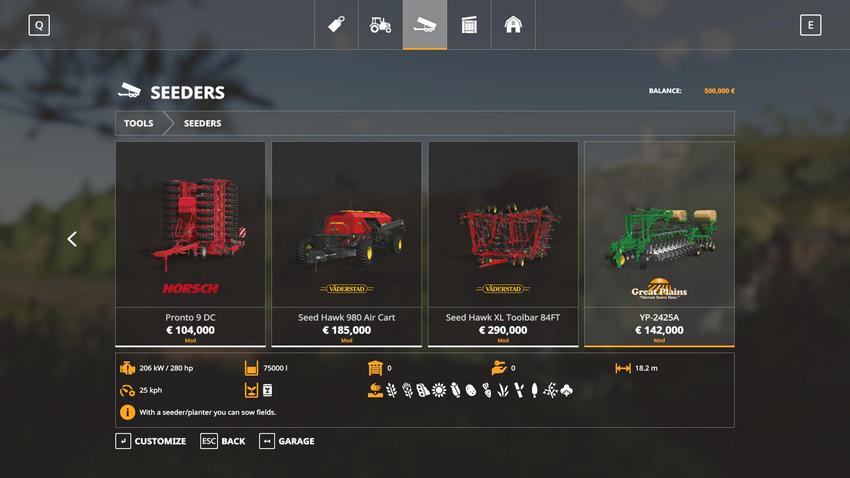850x478 pixels.
Task: Select the Great Plains YP-2425A planter
Action: [659, 243]
